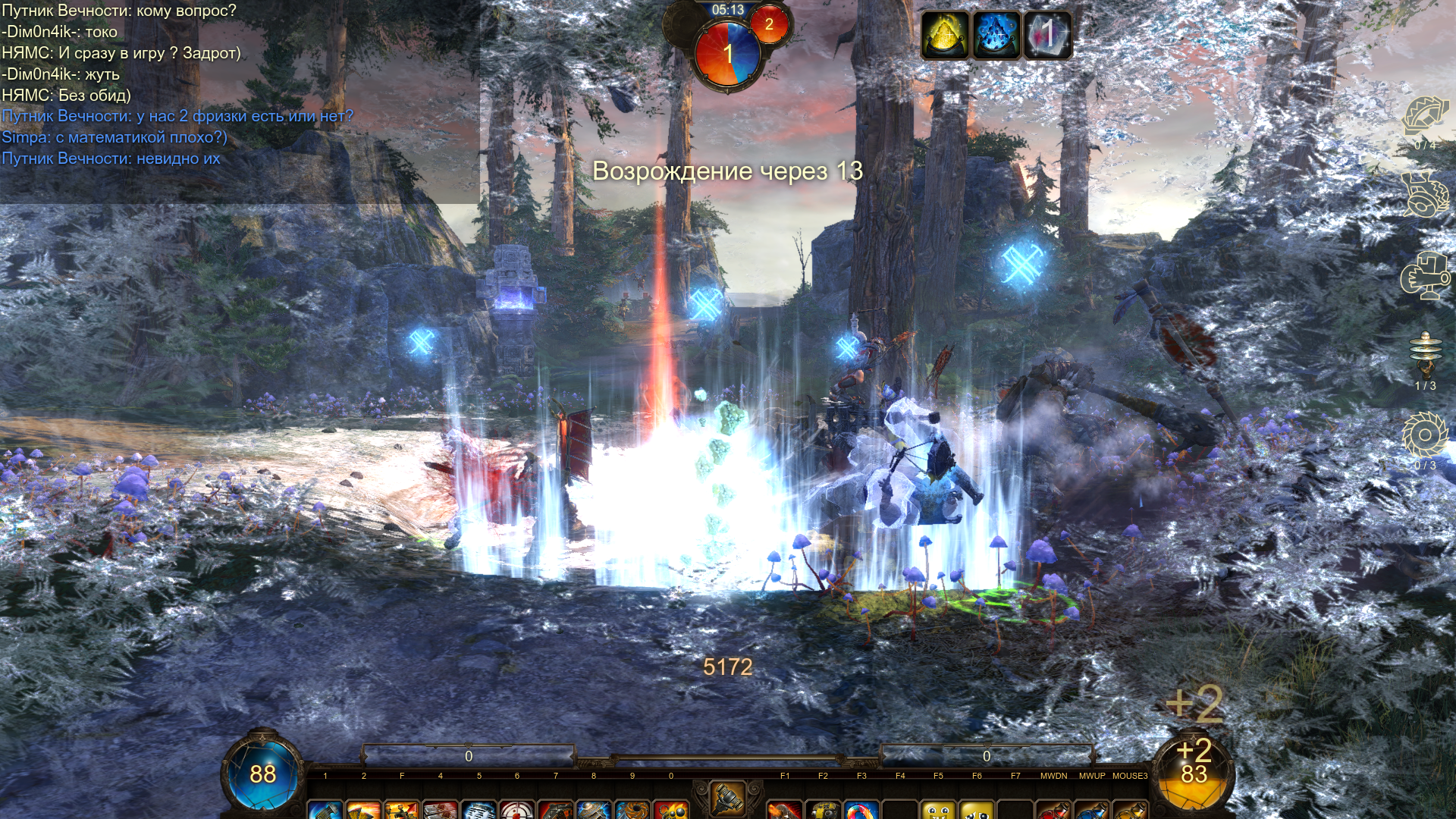This screenshot has width=1456, height=819.
Task: Use the blue potion in slot MWUP
Action: tap(1092, 810)
